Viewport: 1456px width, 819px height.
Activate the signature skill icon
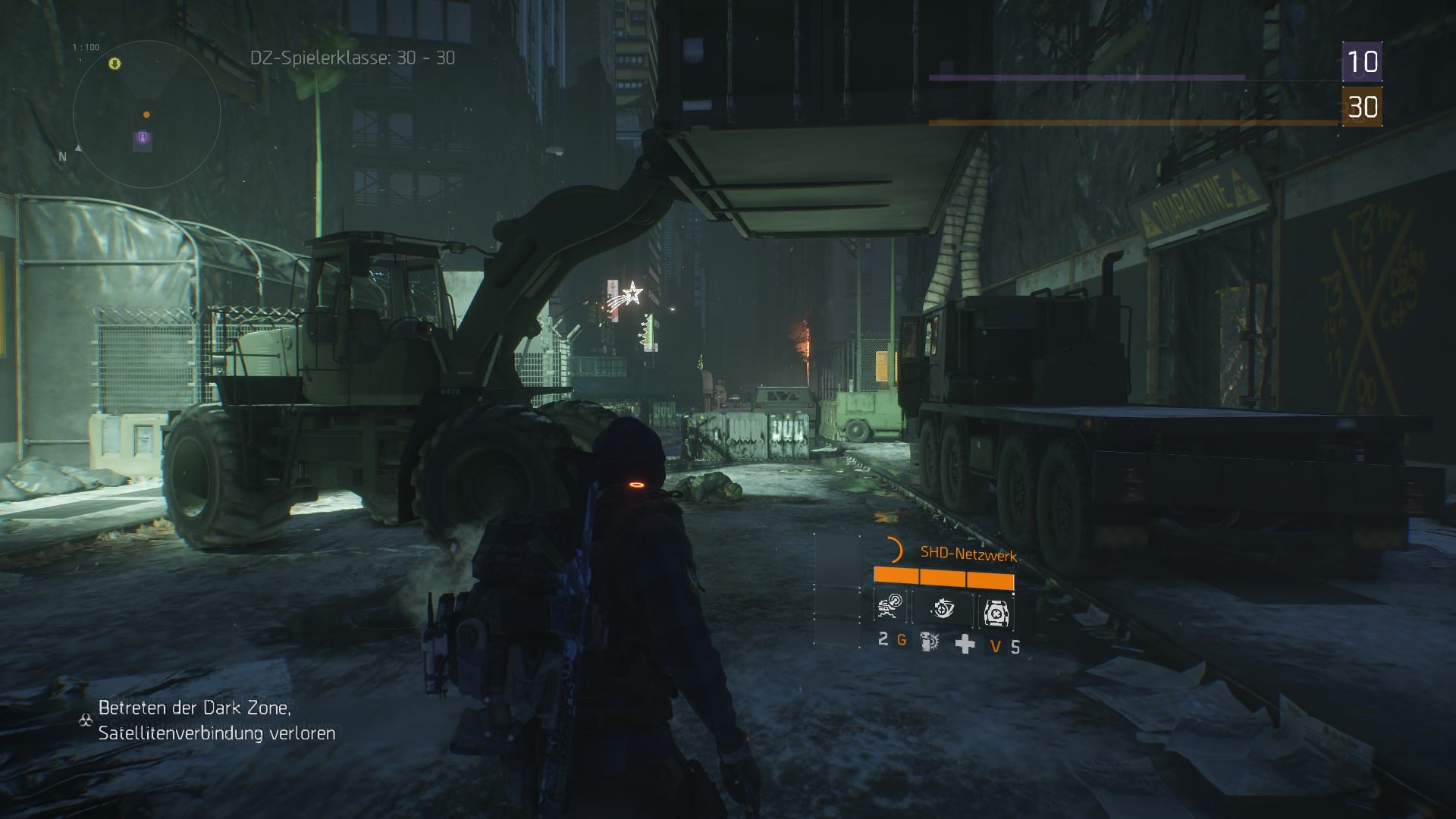pos(995,612)
